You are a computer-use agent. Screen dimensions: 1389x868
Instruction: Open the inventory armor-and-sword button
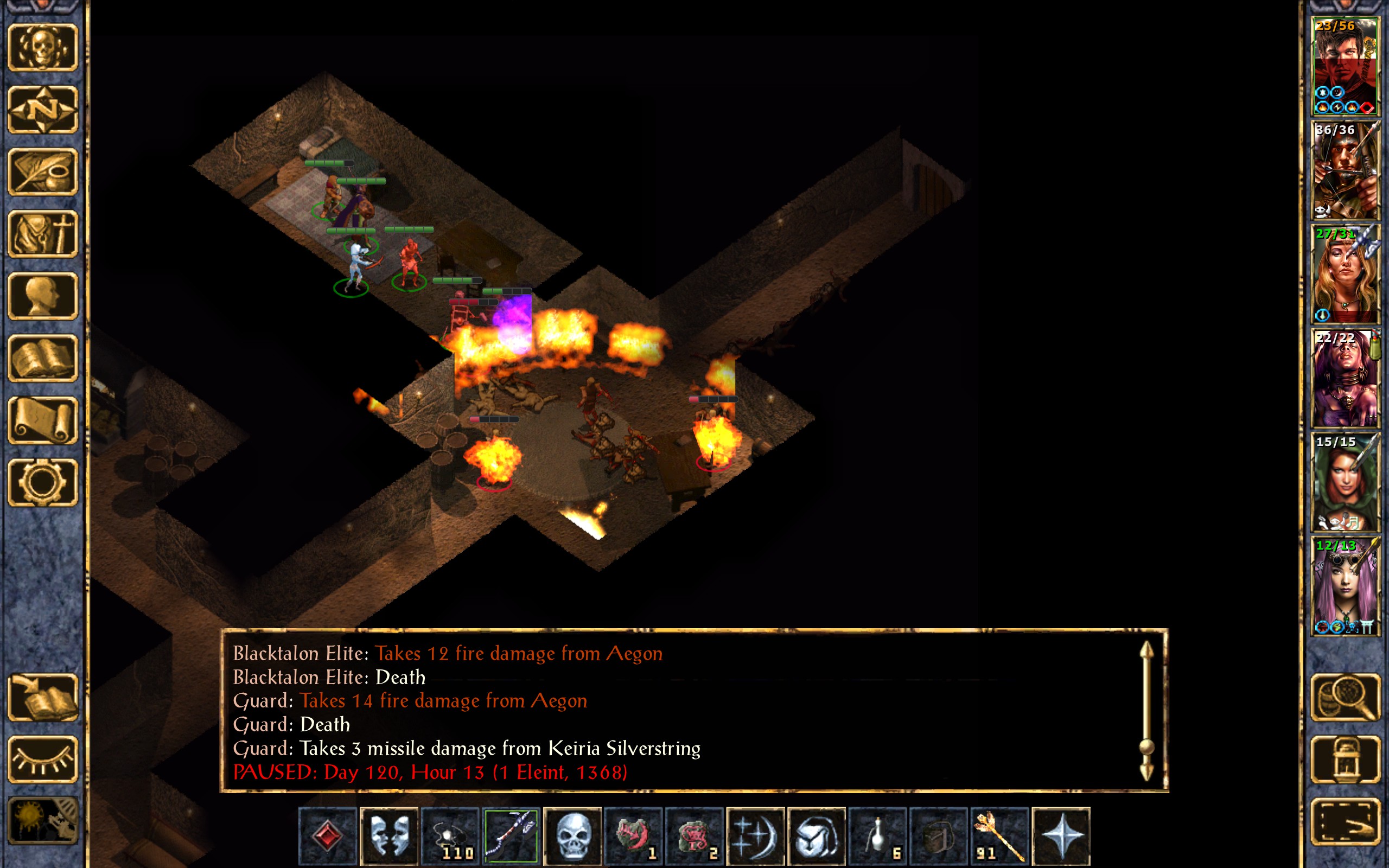tap(42, 234)
